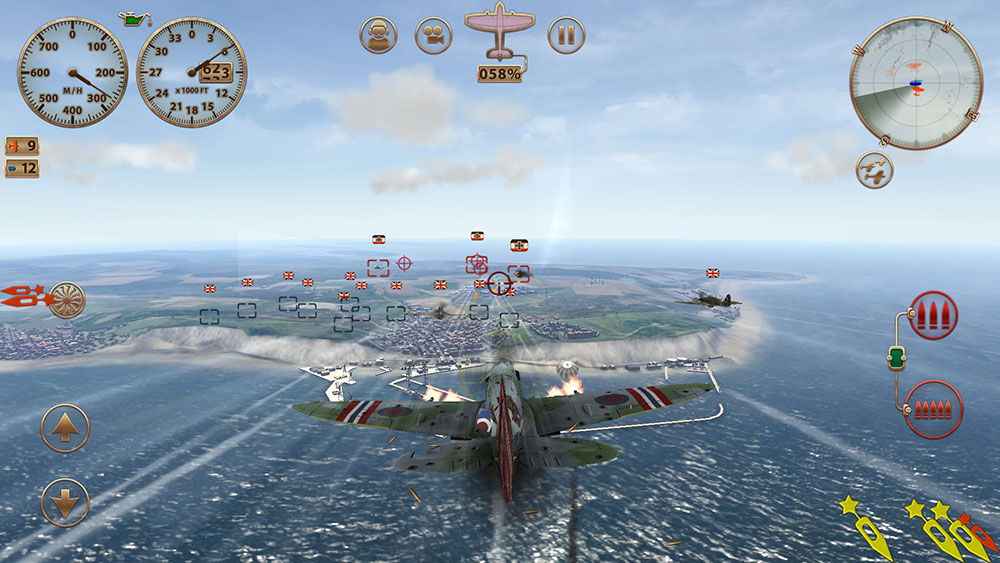
Task: Switch camera view with the camera icon
Action: coord(433,36)
